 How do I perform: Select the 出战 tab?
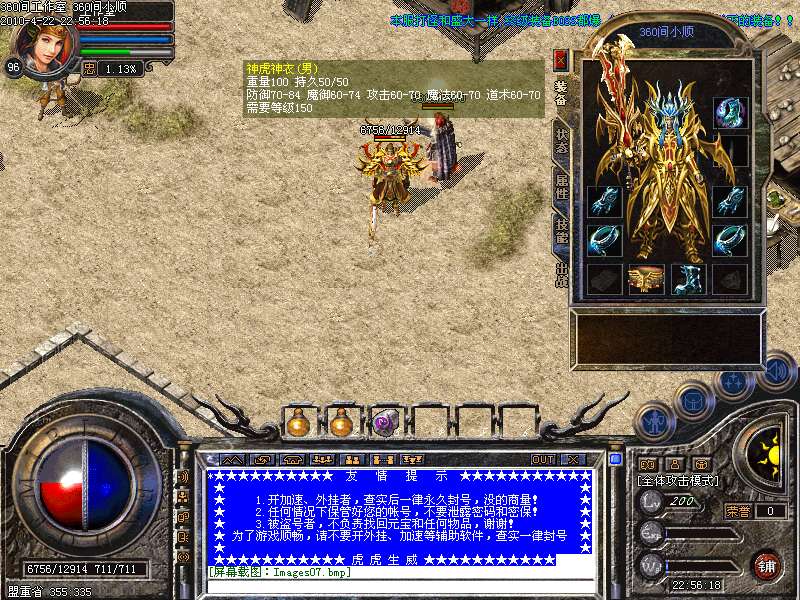(561, 277)
